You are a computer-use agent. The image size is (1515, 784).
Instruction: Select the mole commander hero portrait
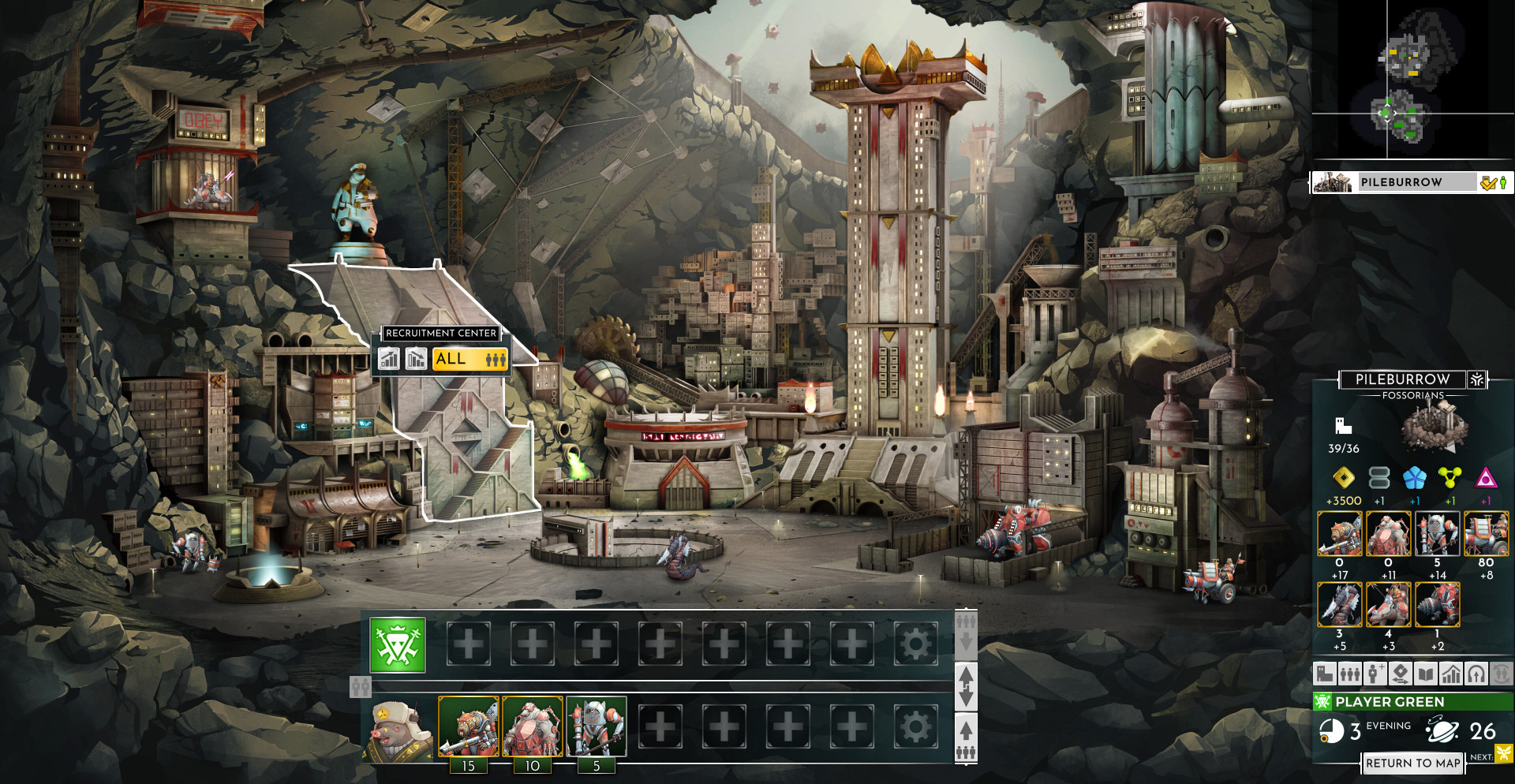[x=401, y=728]
